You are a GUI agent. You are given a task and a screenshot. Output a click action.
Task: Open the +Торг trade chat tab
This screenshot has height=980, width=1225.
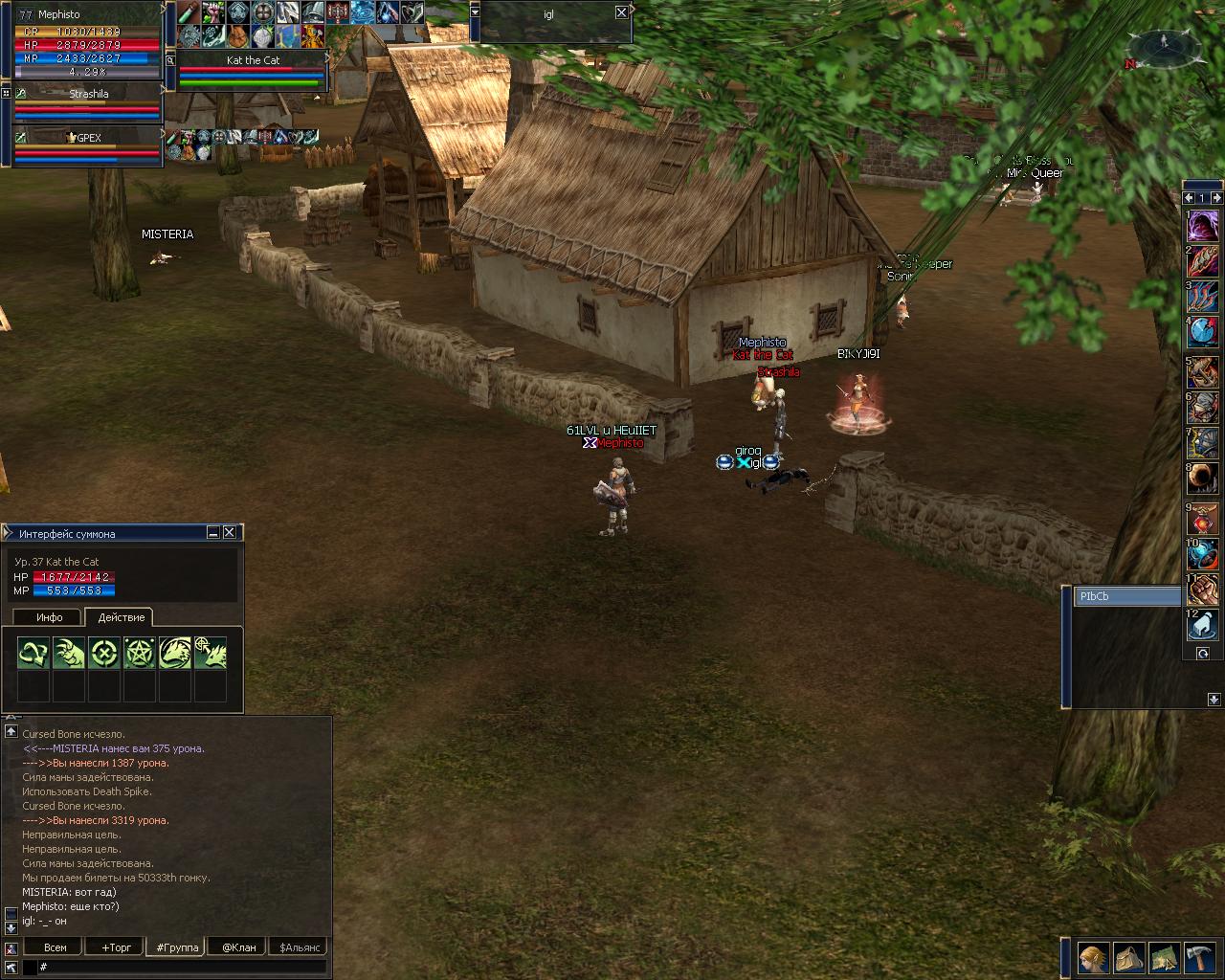116,947
